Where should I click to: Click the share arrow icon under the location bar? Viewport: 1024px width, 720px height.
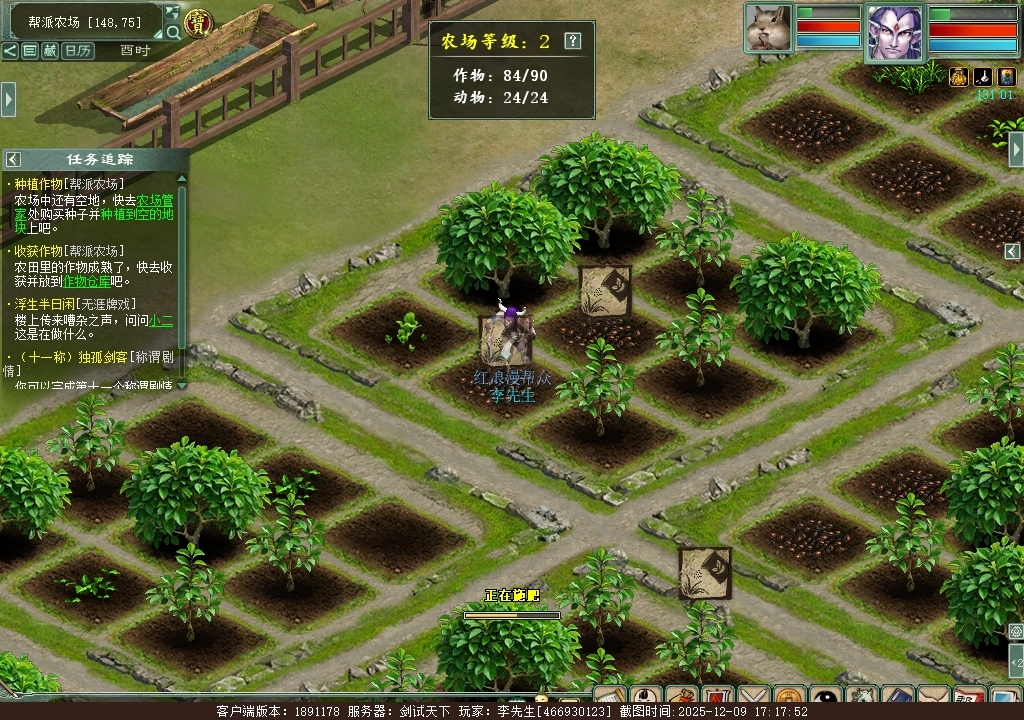[10, 50]
